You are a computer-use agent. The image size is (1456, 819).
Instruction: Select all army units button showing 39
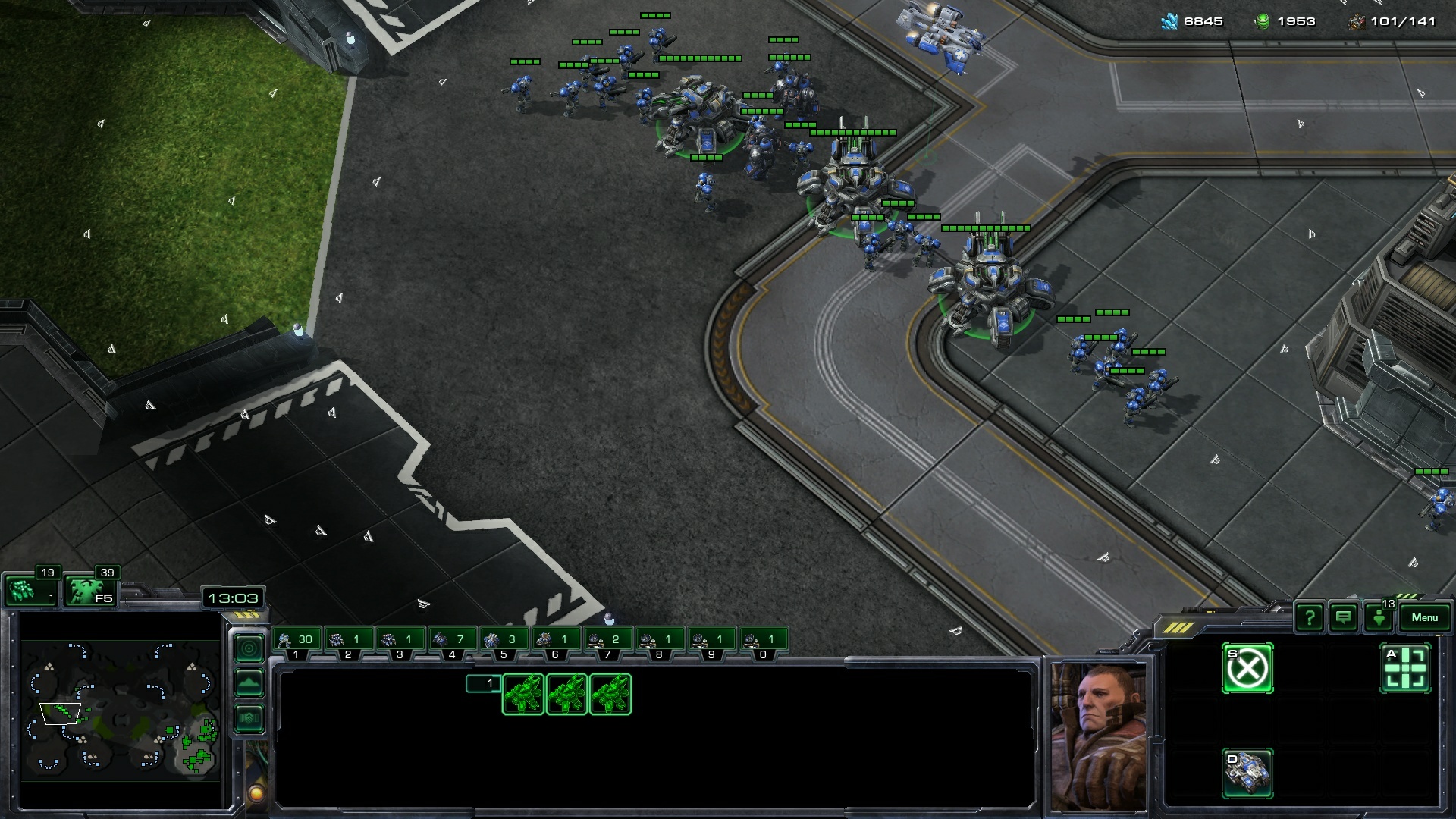89,589
